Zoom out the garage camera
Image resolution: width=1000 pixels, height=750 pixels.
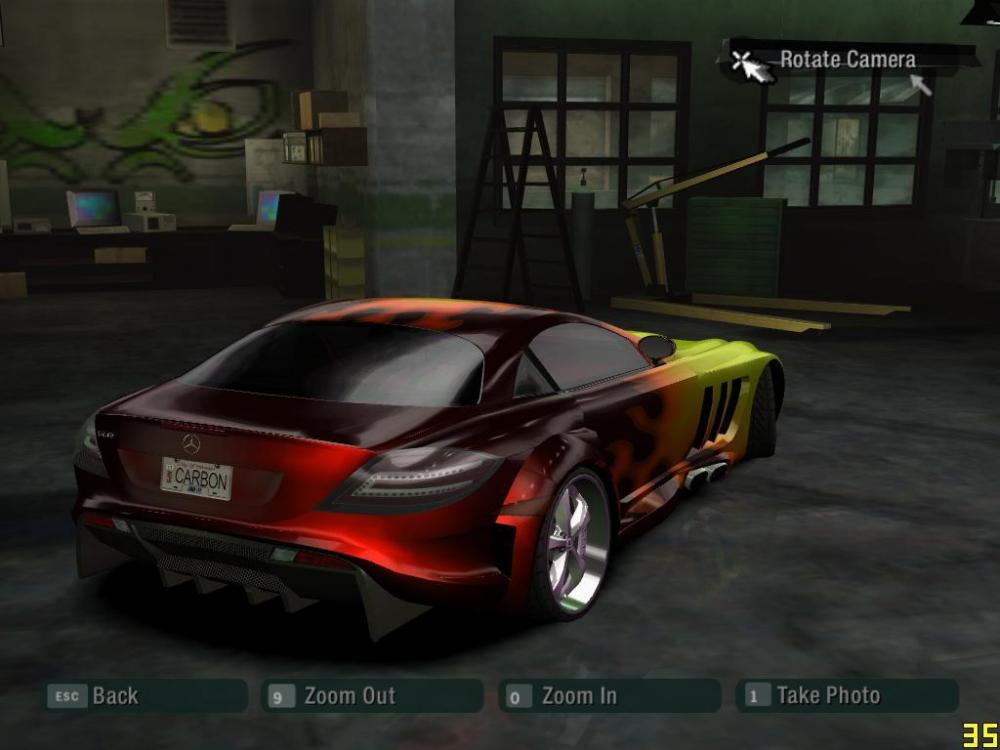point(372,696)
